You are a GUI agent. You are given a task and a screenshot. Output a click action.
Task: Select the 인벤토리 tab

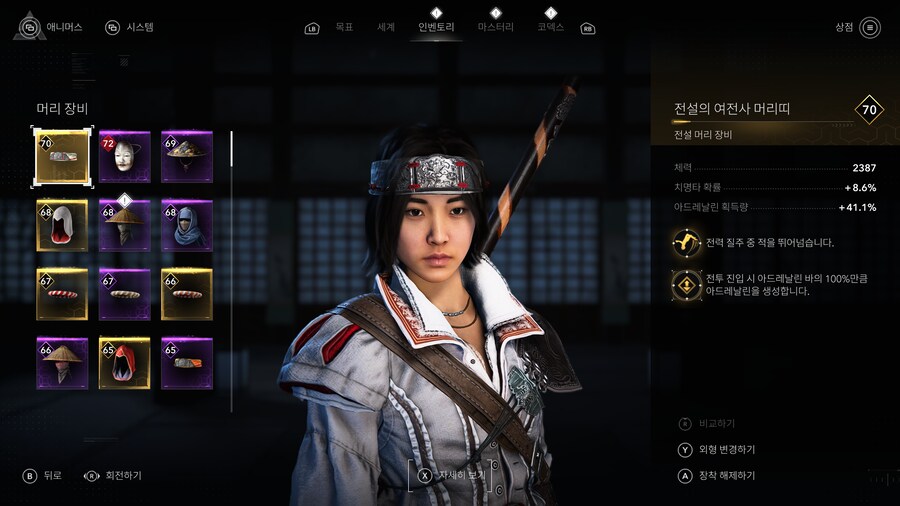[x=436, y=27]
